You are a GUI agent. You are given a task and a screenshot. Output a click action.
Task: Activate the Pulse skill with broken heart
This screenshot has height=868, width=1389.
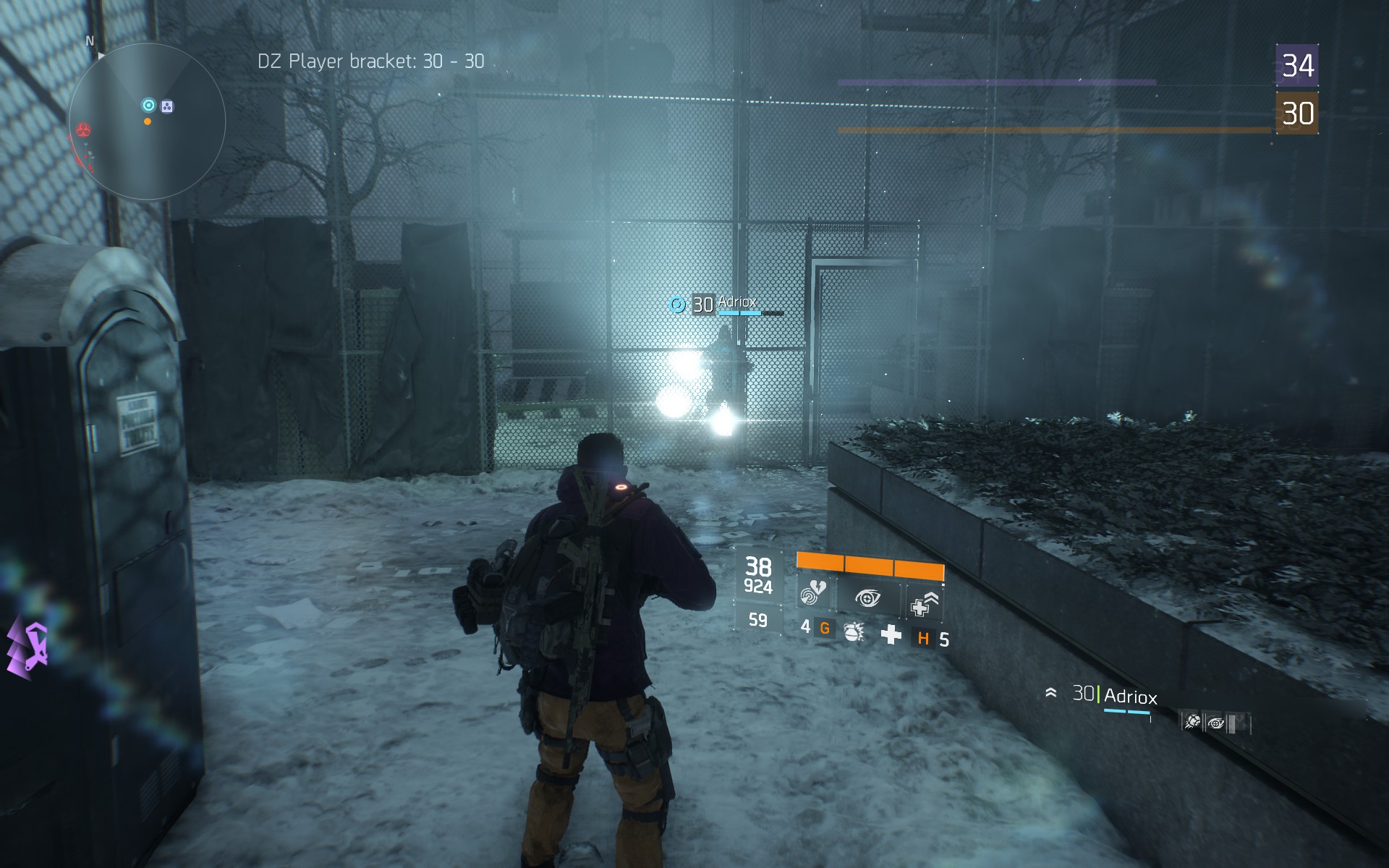pyautogui.click(x=813, y=595)
